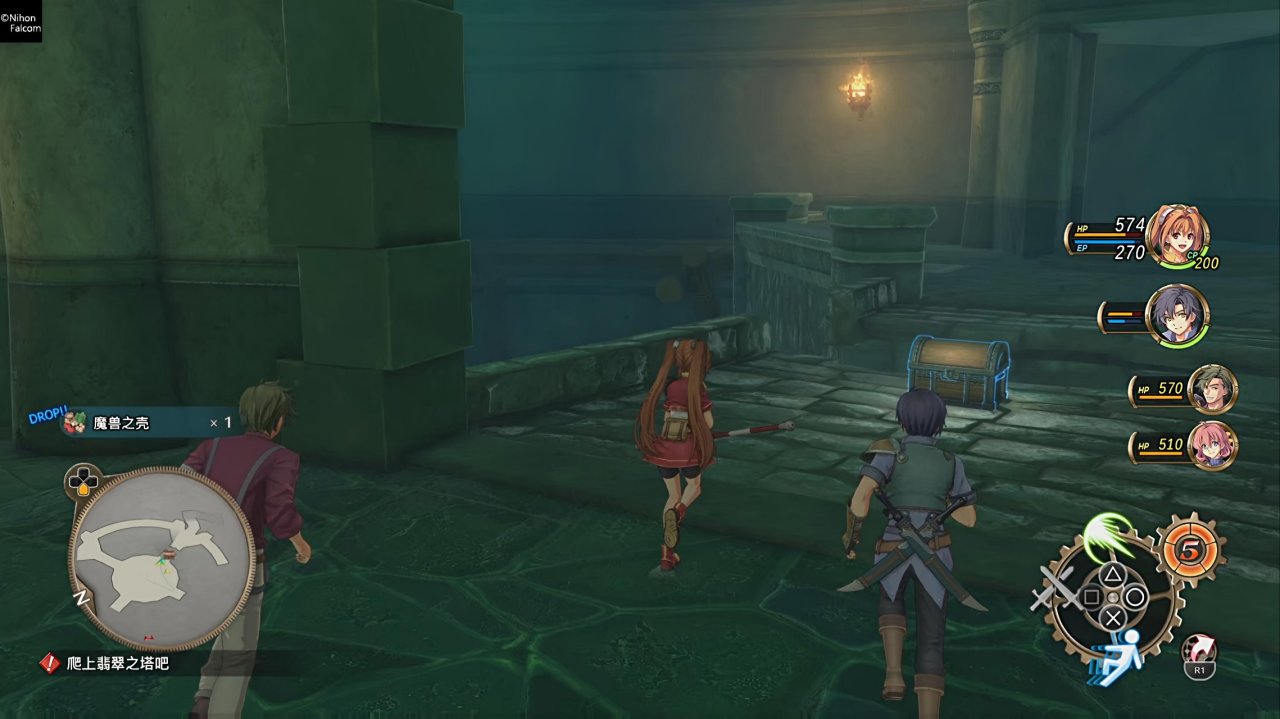This screenshot has height=719, width=1280.
Task: Click the orange gear showing 5
Action: (1190, 550)
